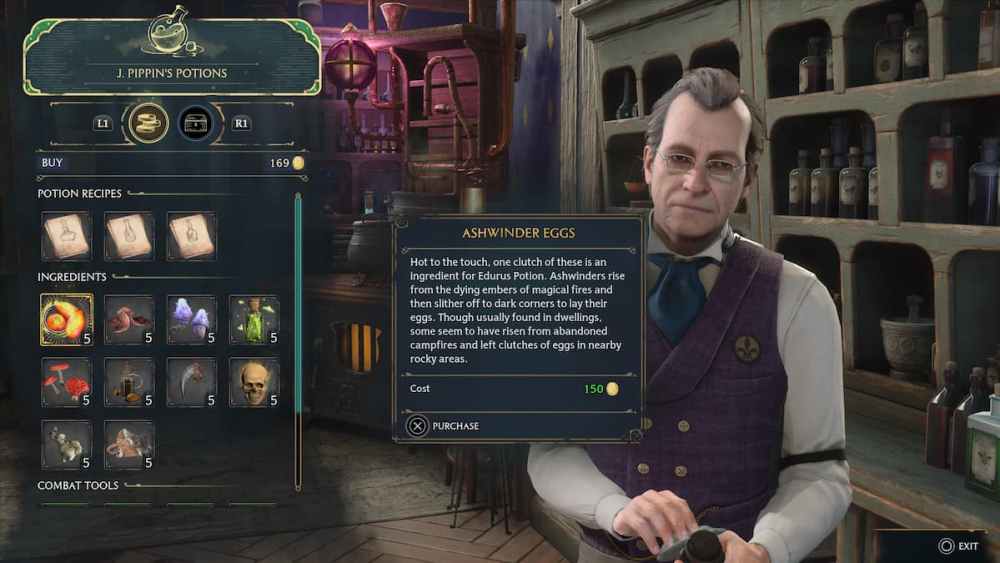
Task: Select the pink tentacle ingredient slot
Action: pyautogui.click(x=129, y=320)
